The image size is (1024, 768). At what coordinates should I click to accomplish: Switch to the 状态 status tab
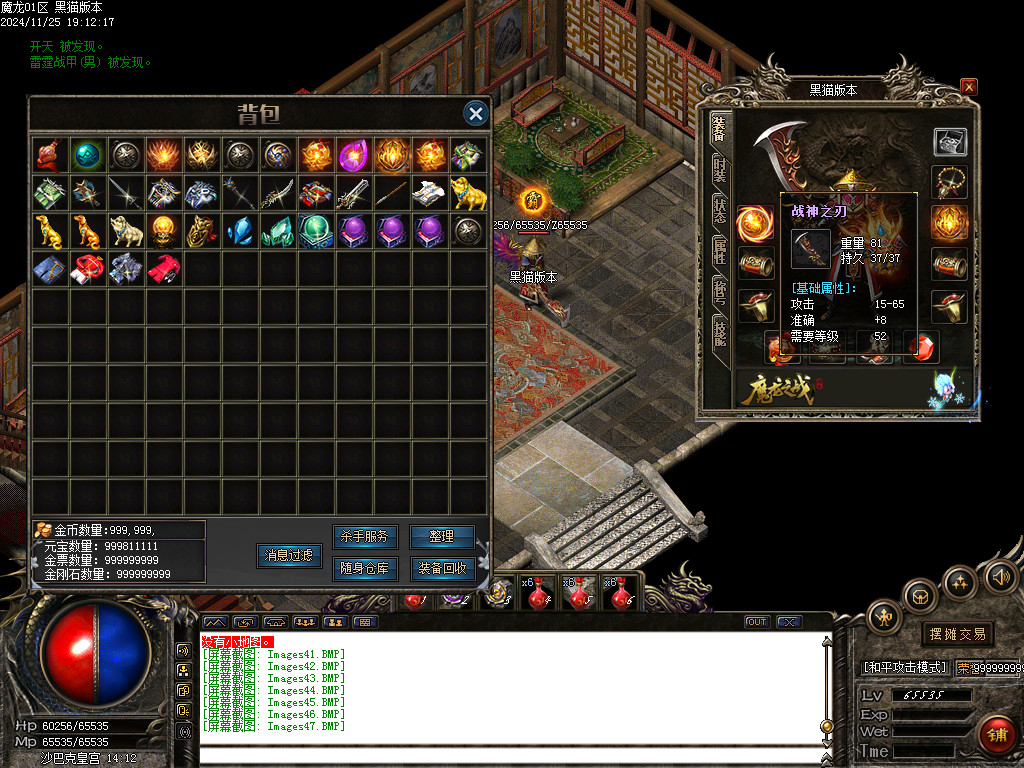tap(719, 211)
